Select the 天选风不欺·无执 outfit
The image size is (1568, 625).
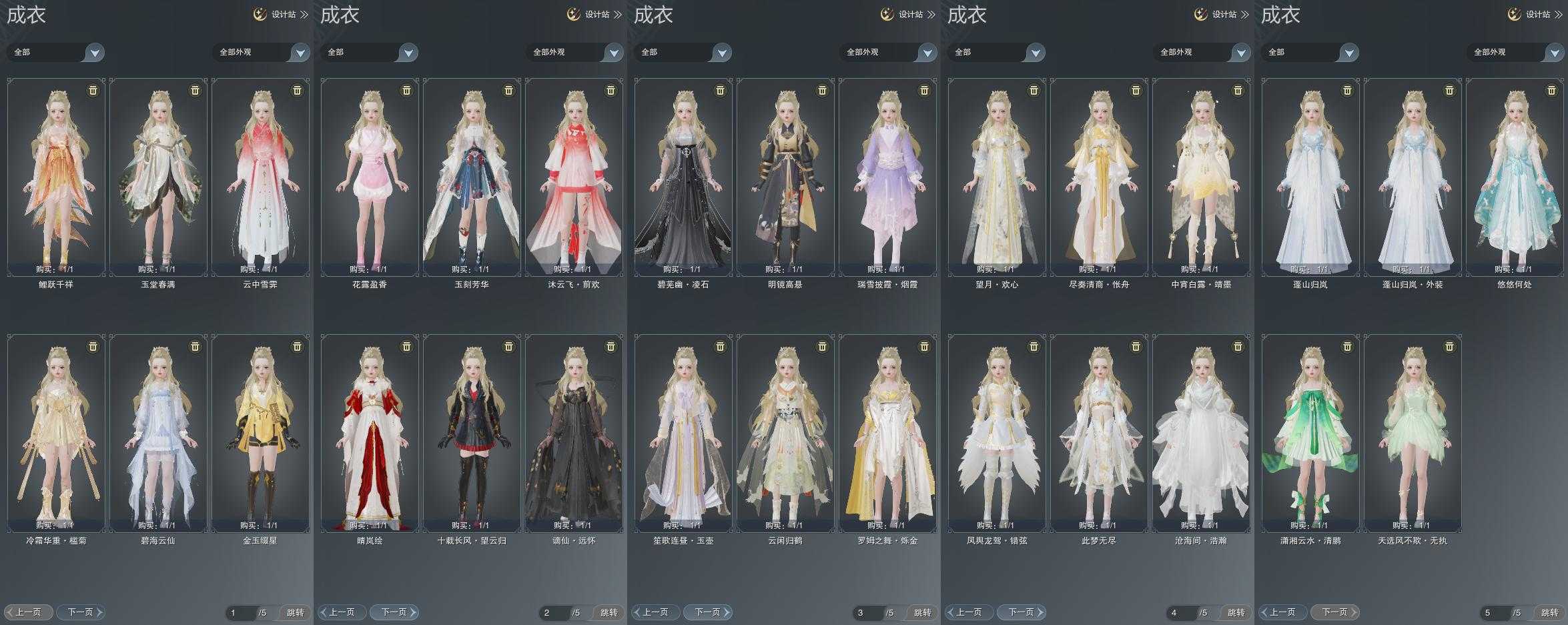tap(1413, 433)
